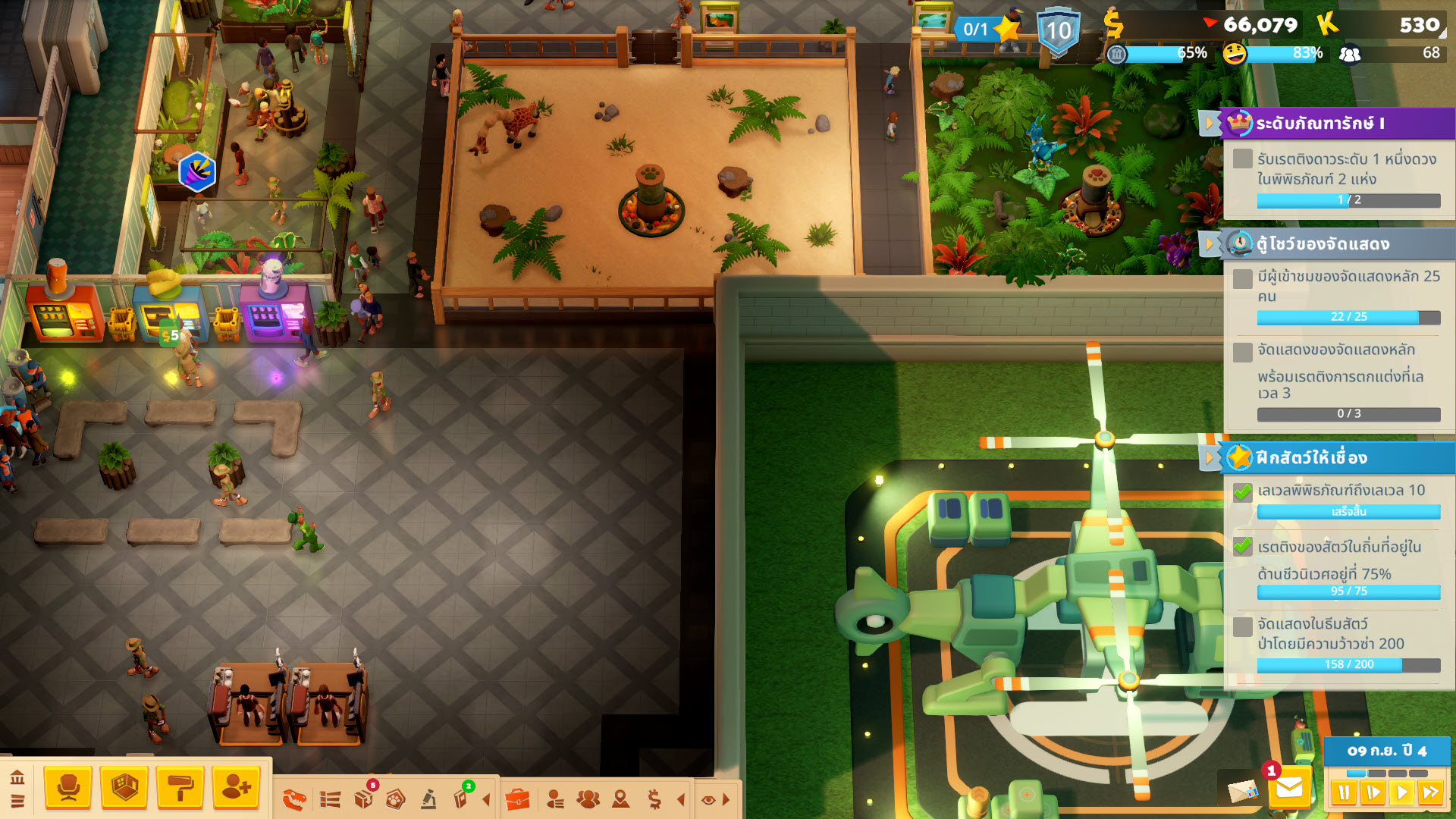Image resolution: width=1456 pixels, height=819 pixels.
Task: Open the hire staff menu
Action: [237, 789]
